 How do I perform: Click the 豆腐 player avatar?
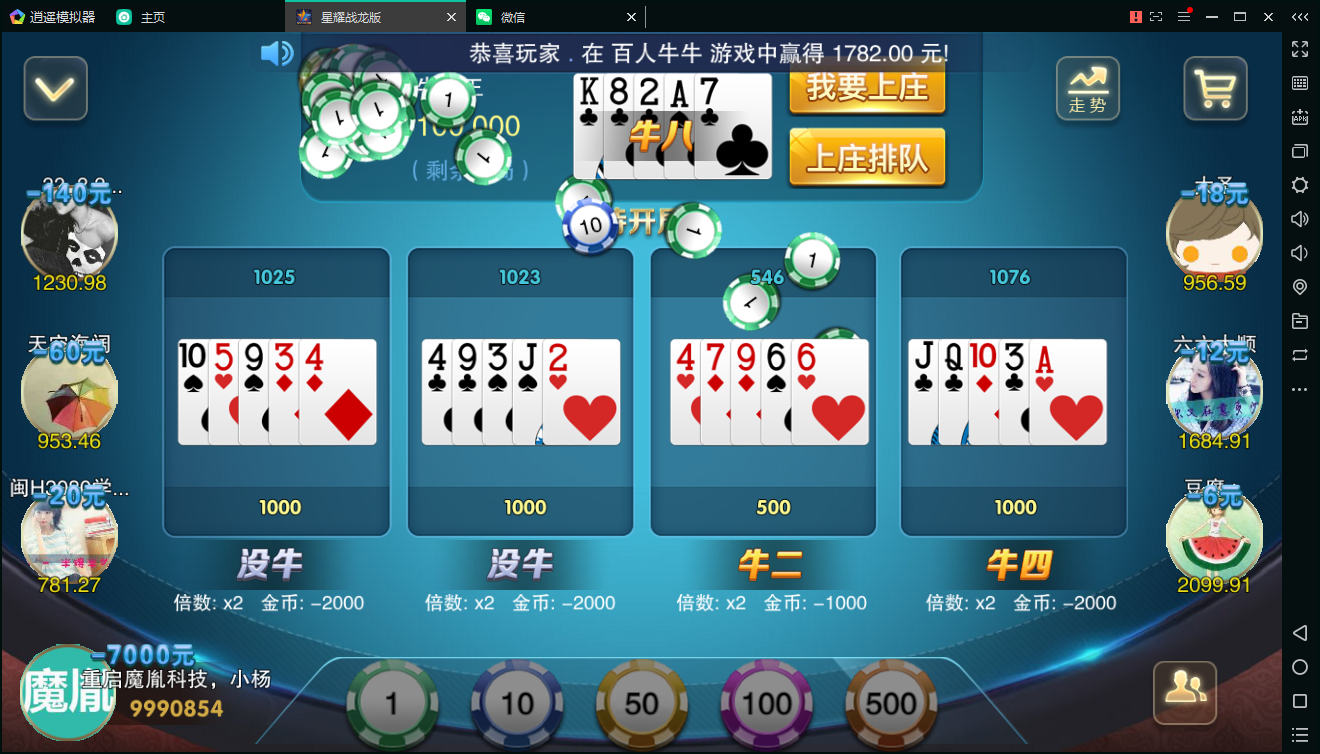(x=1214, y=537)
